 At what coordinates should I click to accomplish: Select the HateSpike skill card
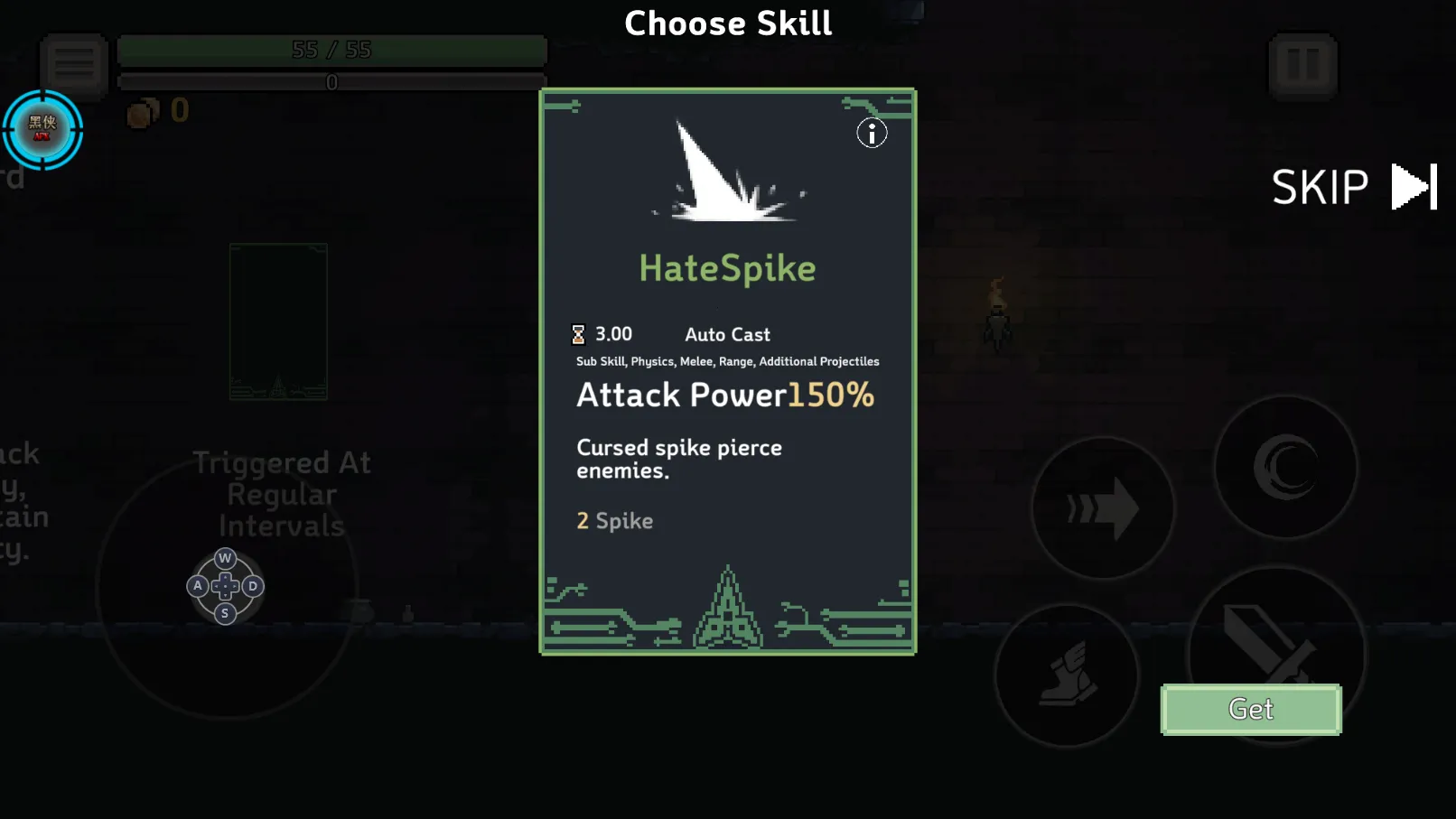[x=727, y=371]
